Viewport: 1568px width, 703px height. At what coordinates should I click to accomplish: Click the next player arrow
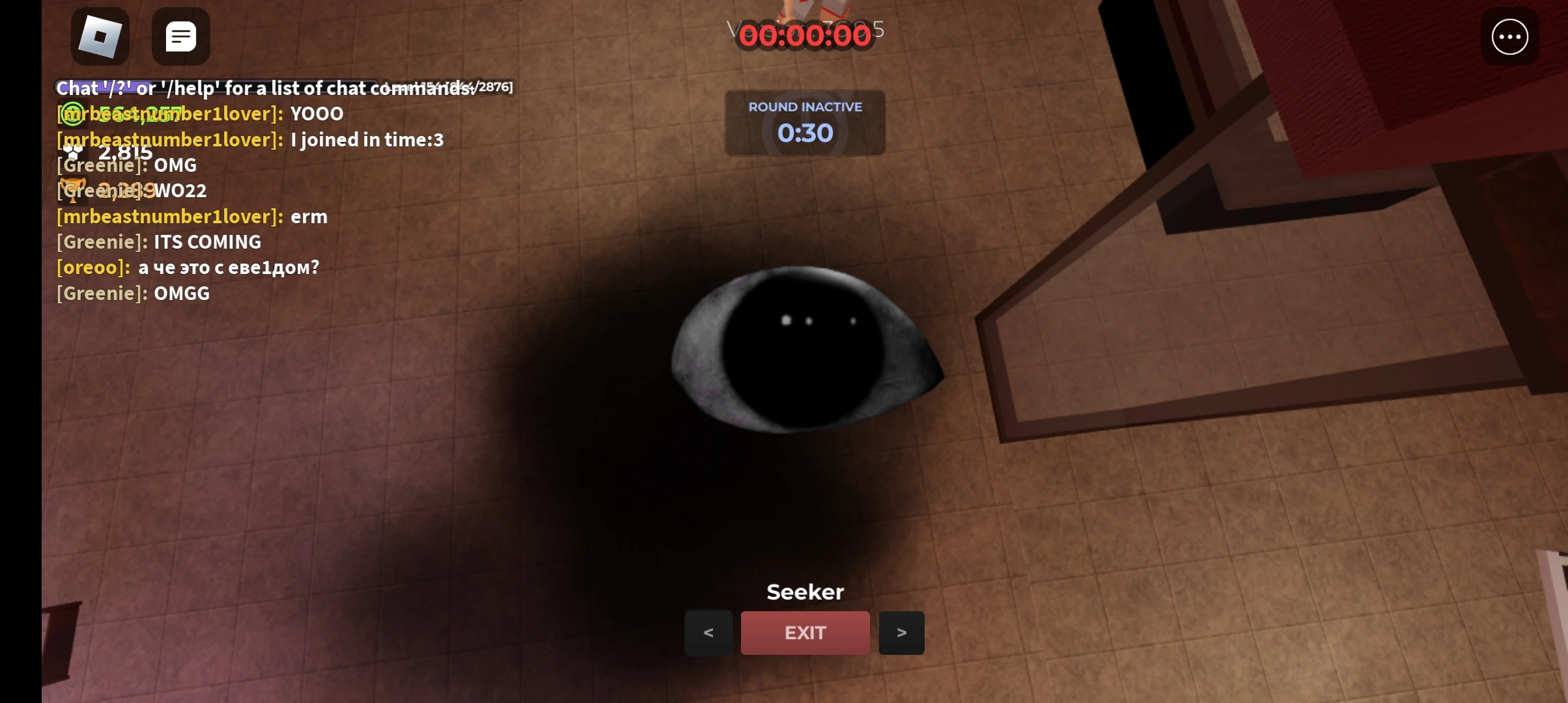tap(902, 633)
